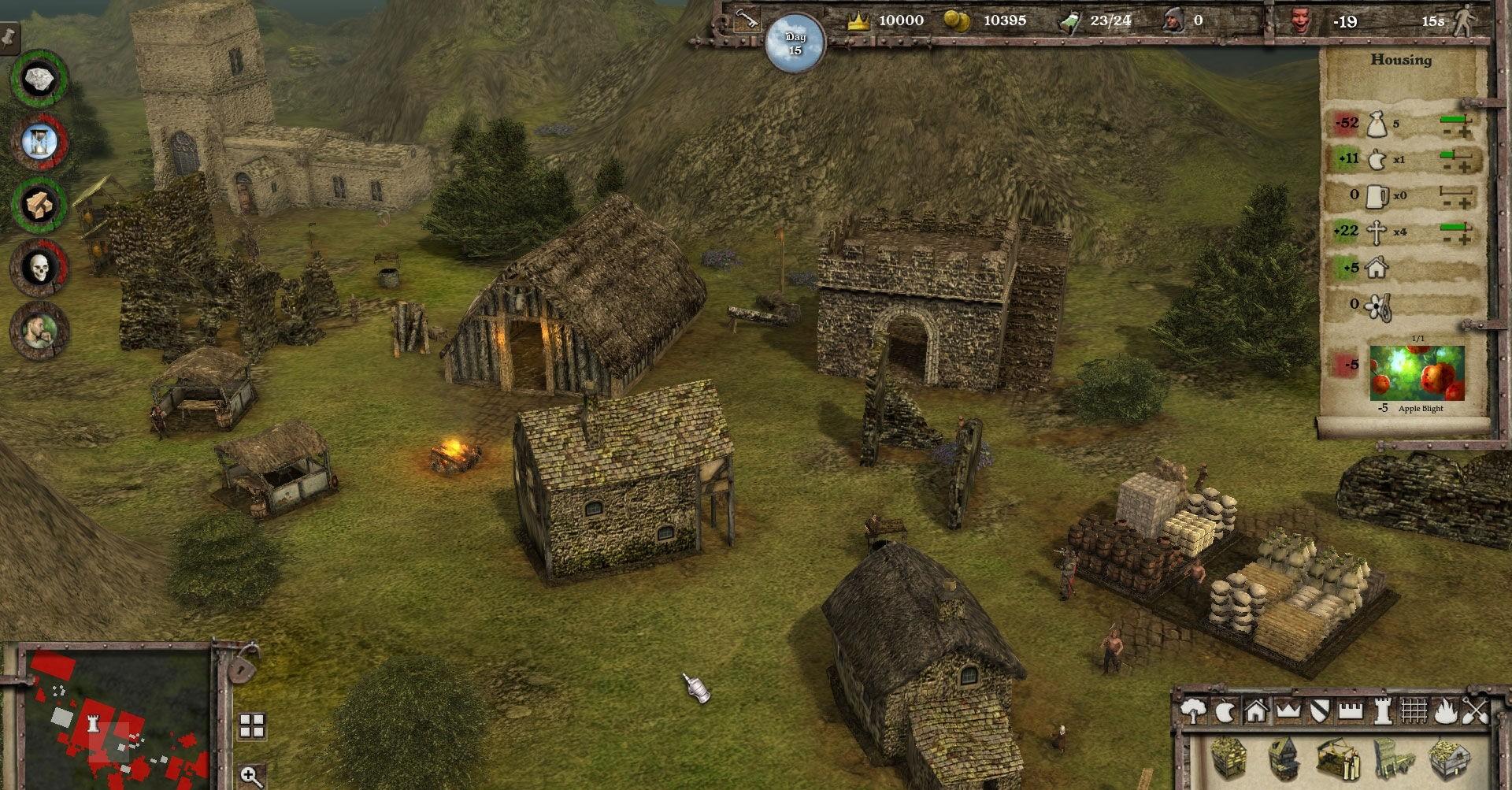Open the tower build category tab

click(x=1382, y=712)
